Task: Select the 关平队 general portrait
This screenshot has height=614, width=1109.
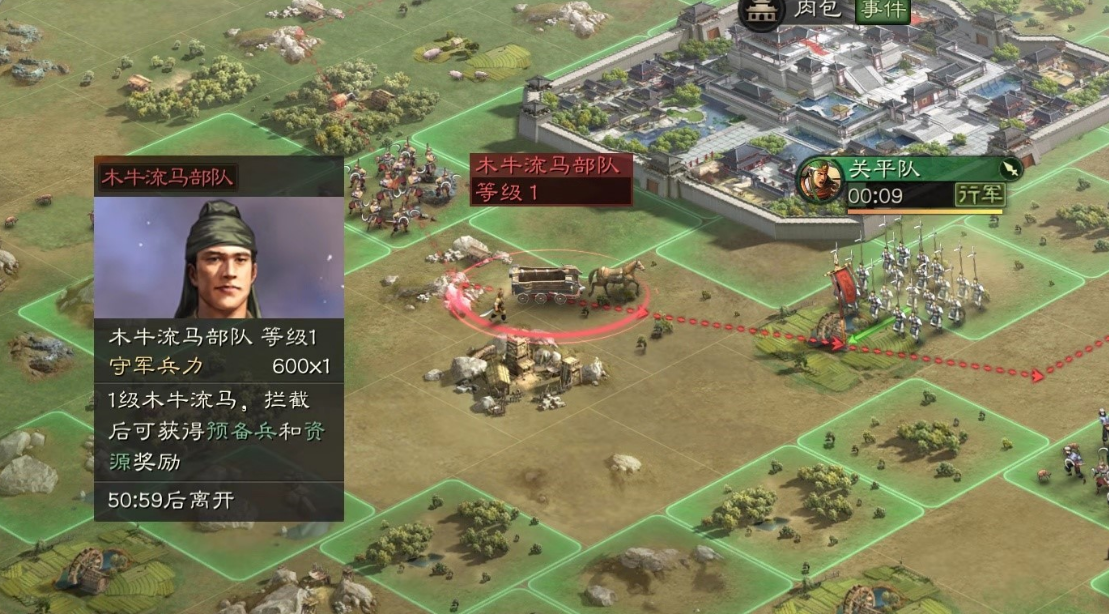Action: (x=820, y=181)
